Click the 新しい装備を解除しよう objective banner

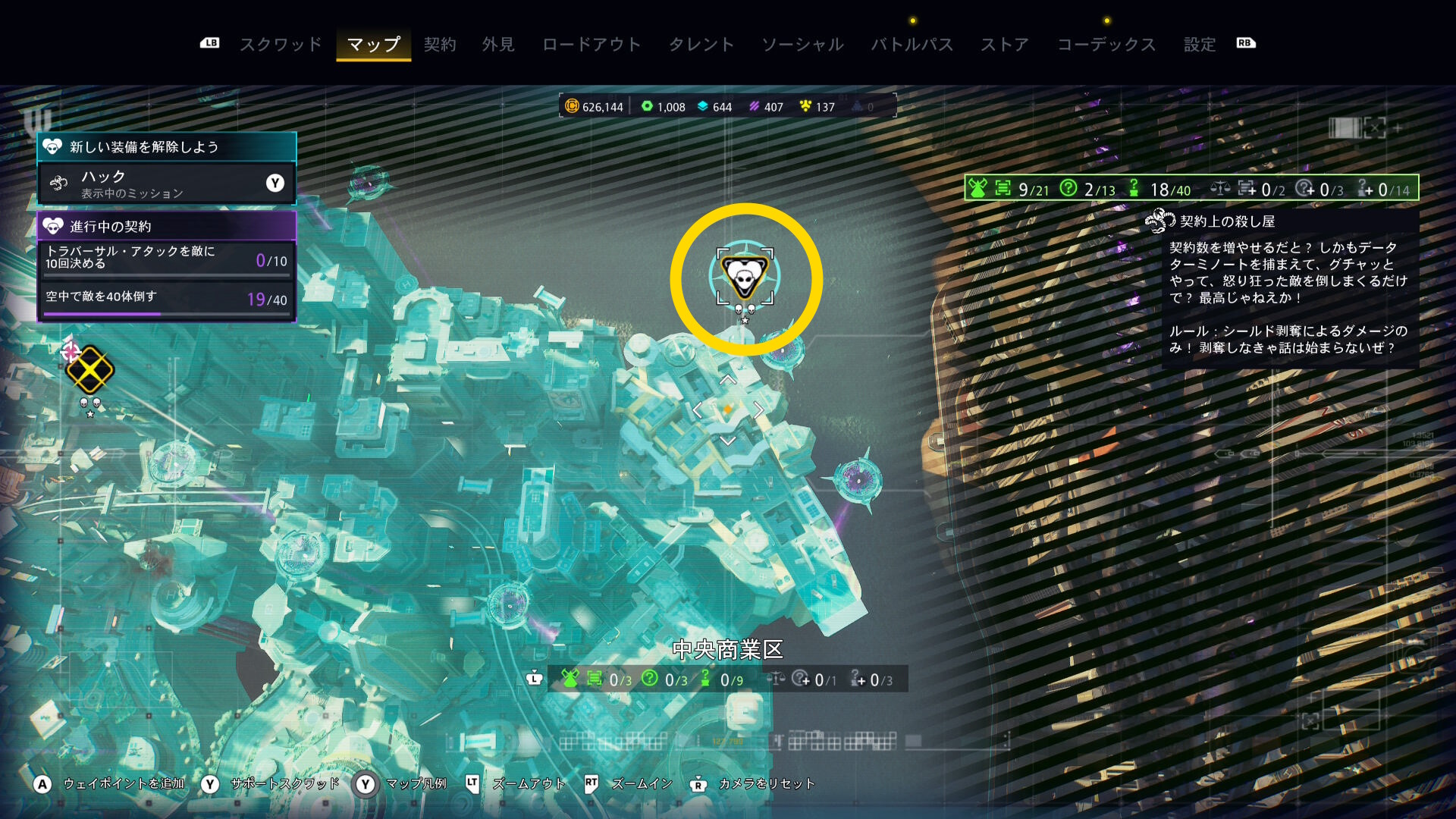(166, 146)
